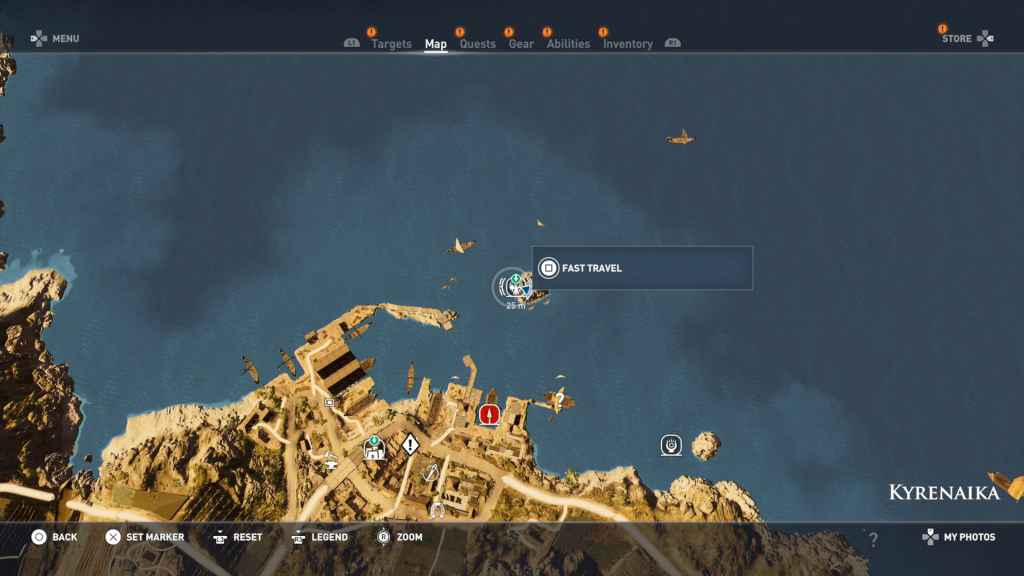The width and height of the screenshot is (1024, 576).
Task: Switch to the Targets tab
Action: [x=391, y=44]
